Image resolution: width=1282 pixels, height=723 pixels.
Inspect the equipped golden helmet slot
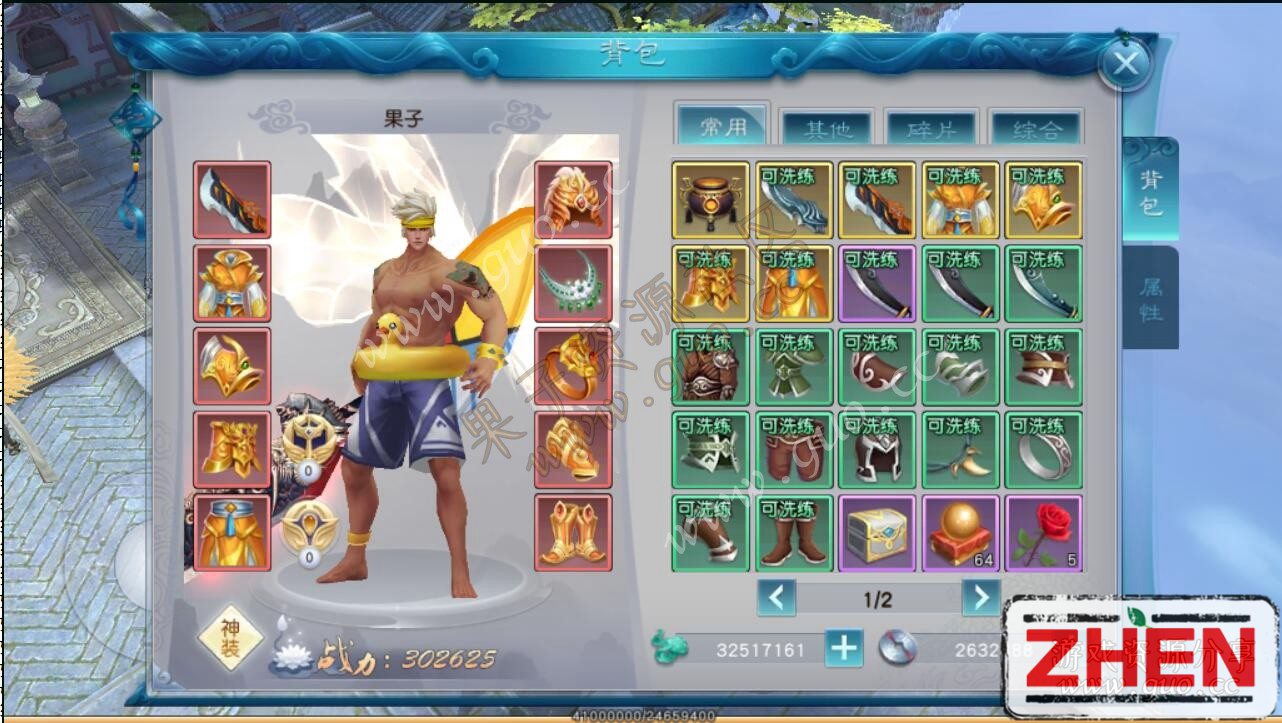point(574,200)
